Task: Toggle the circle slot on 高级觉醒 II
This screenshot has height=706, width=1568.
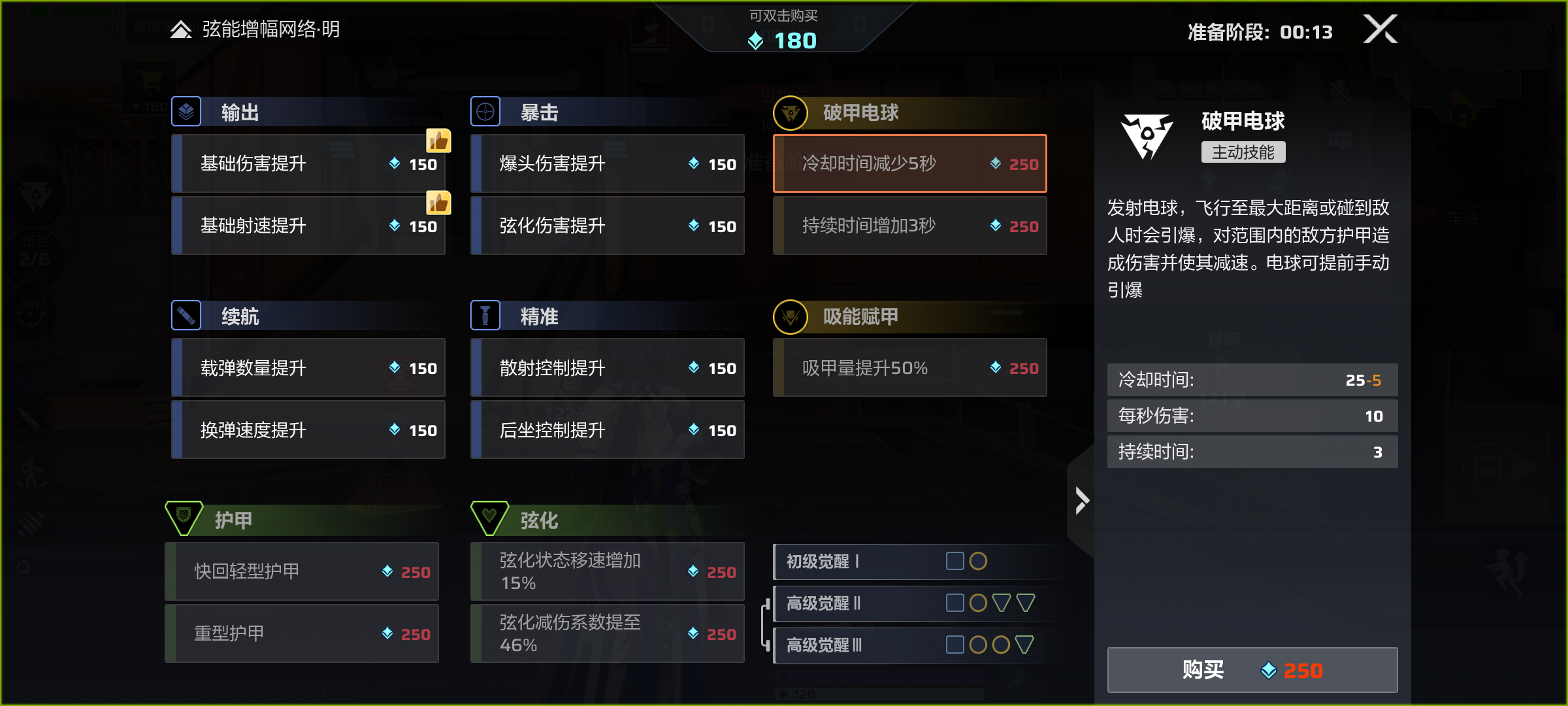Action: coord(978,603)
